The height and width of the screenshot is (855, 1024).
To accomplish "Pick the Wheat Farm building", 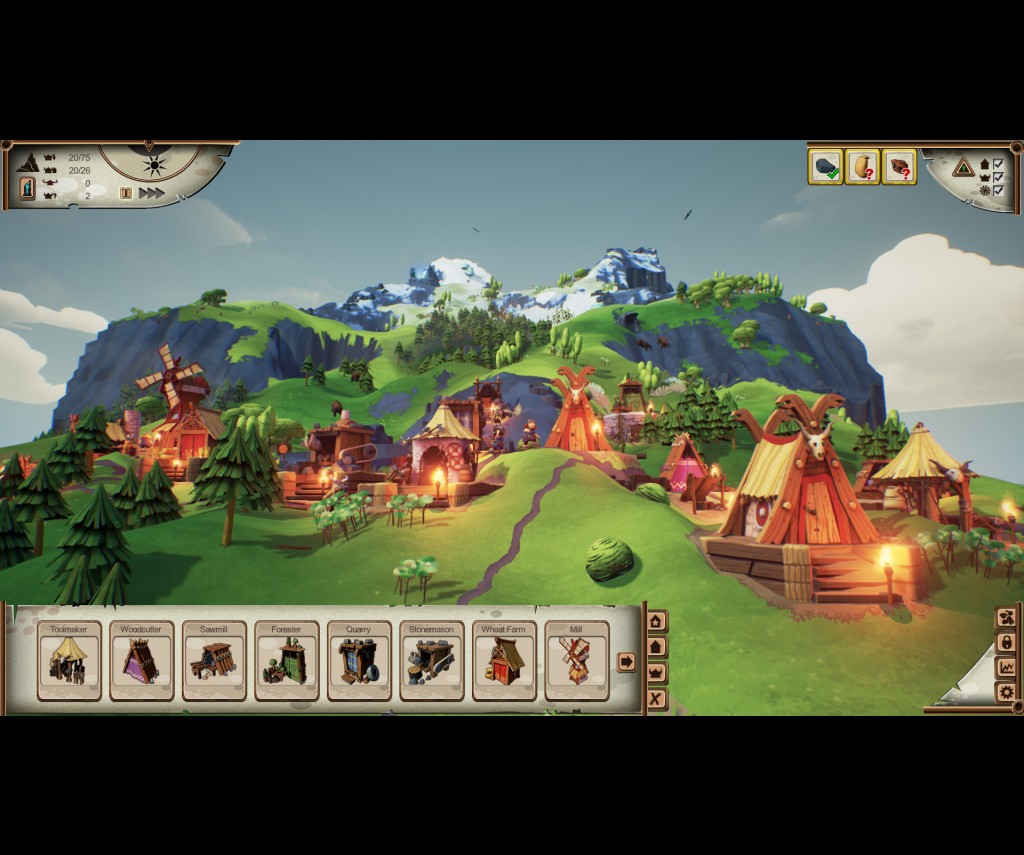I will (x=504, y=661).
